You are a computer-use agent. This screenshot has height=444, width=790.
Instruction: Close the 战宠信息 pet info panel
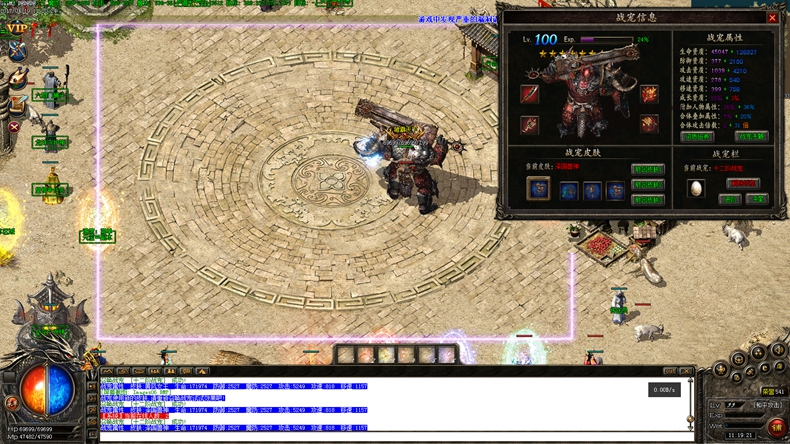click(772, 17)
